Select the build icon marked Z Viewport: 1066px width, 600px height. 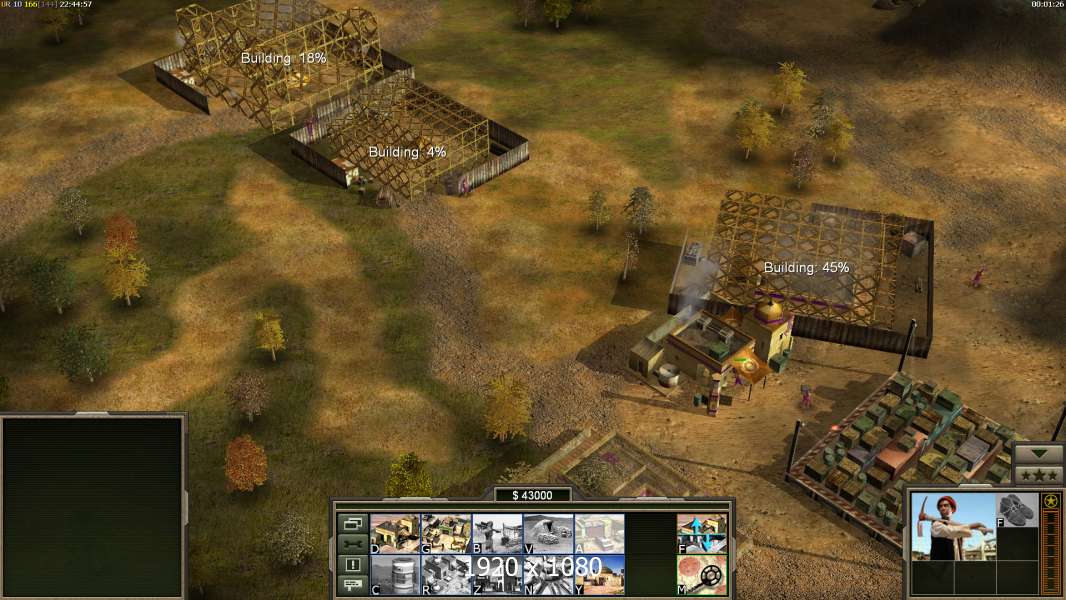[x=497, y=575]
